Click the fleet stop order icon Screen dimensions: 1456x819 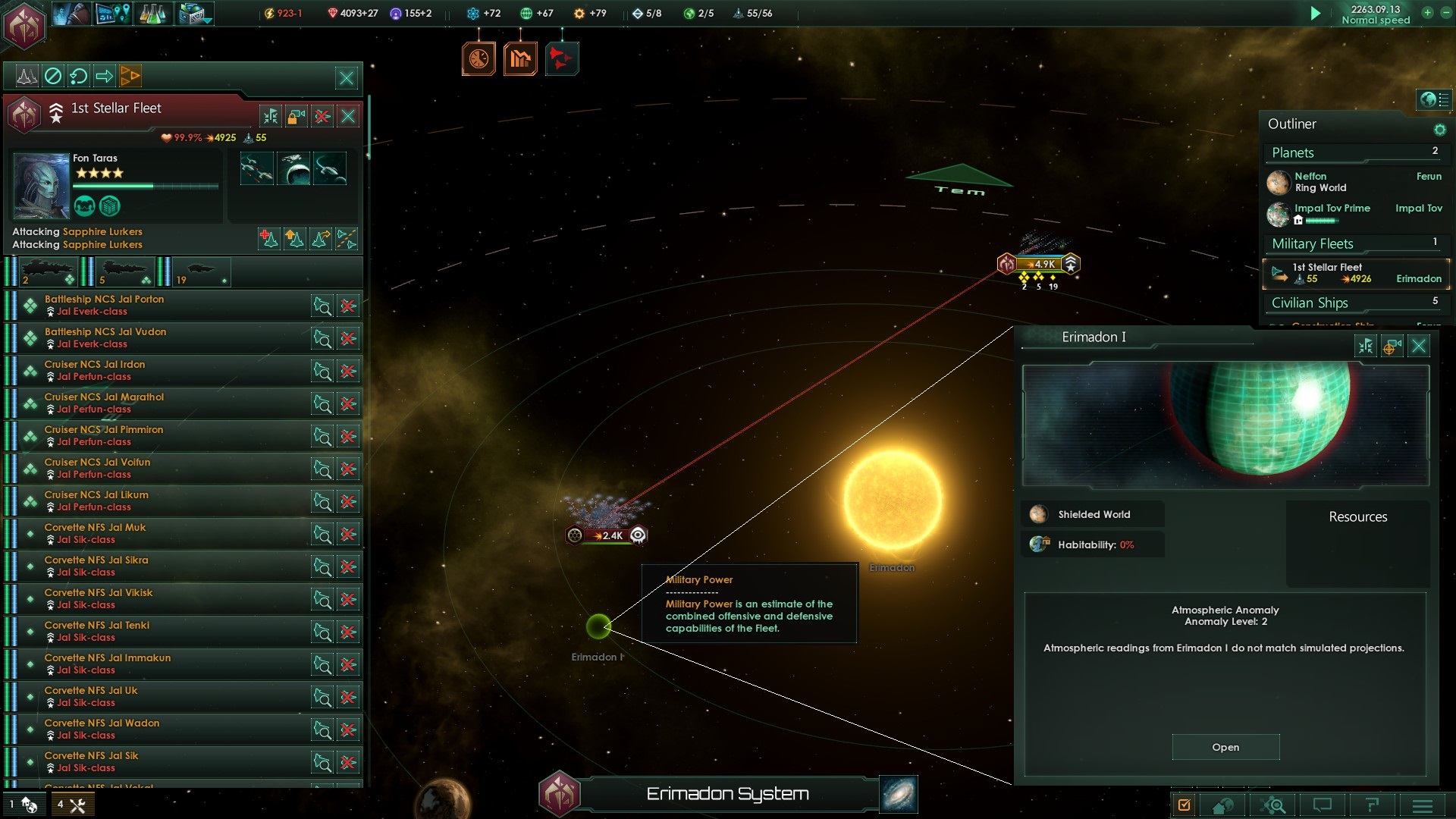click(x=53, y=76)
